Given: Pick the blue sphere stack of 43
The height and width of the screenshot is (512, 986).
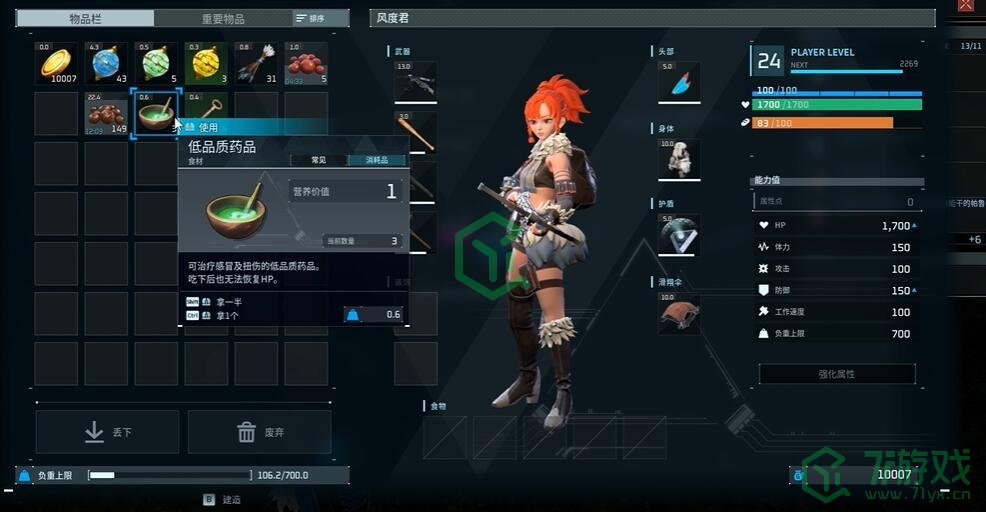Looking at the screenshot, I should (x=107, y=63).
